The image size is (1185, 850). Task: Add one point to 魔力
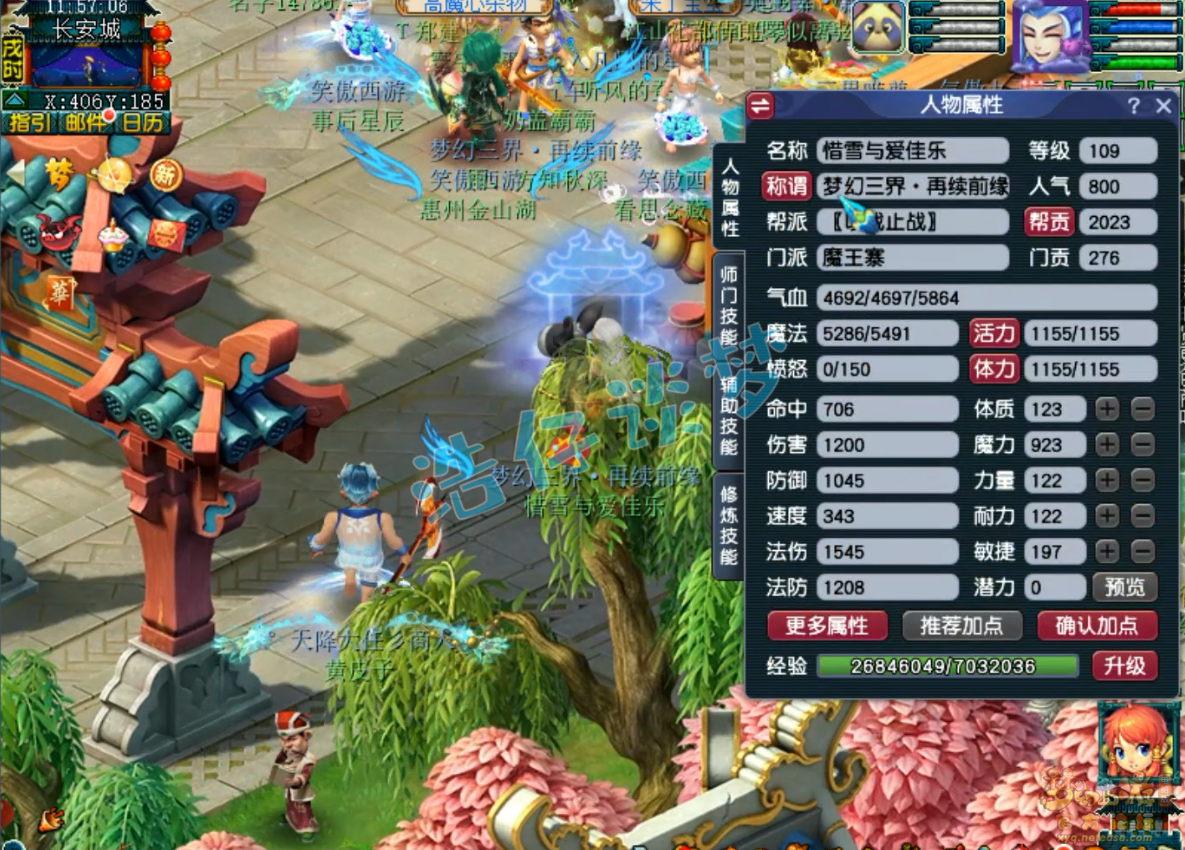1107,445
